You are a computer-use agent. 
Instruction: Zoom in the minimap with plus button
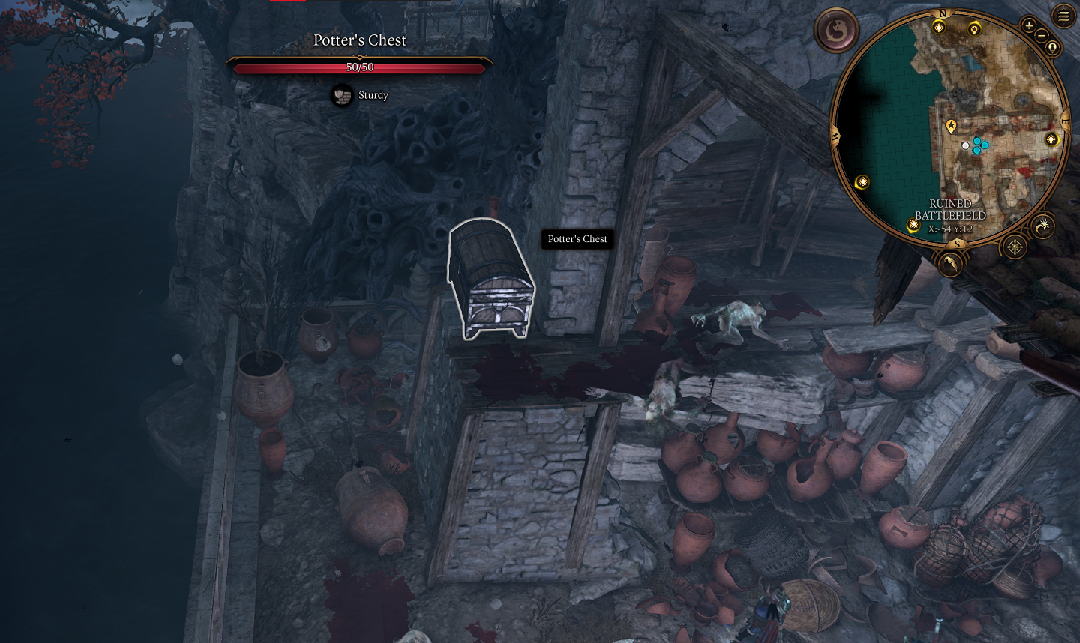1029,25
